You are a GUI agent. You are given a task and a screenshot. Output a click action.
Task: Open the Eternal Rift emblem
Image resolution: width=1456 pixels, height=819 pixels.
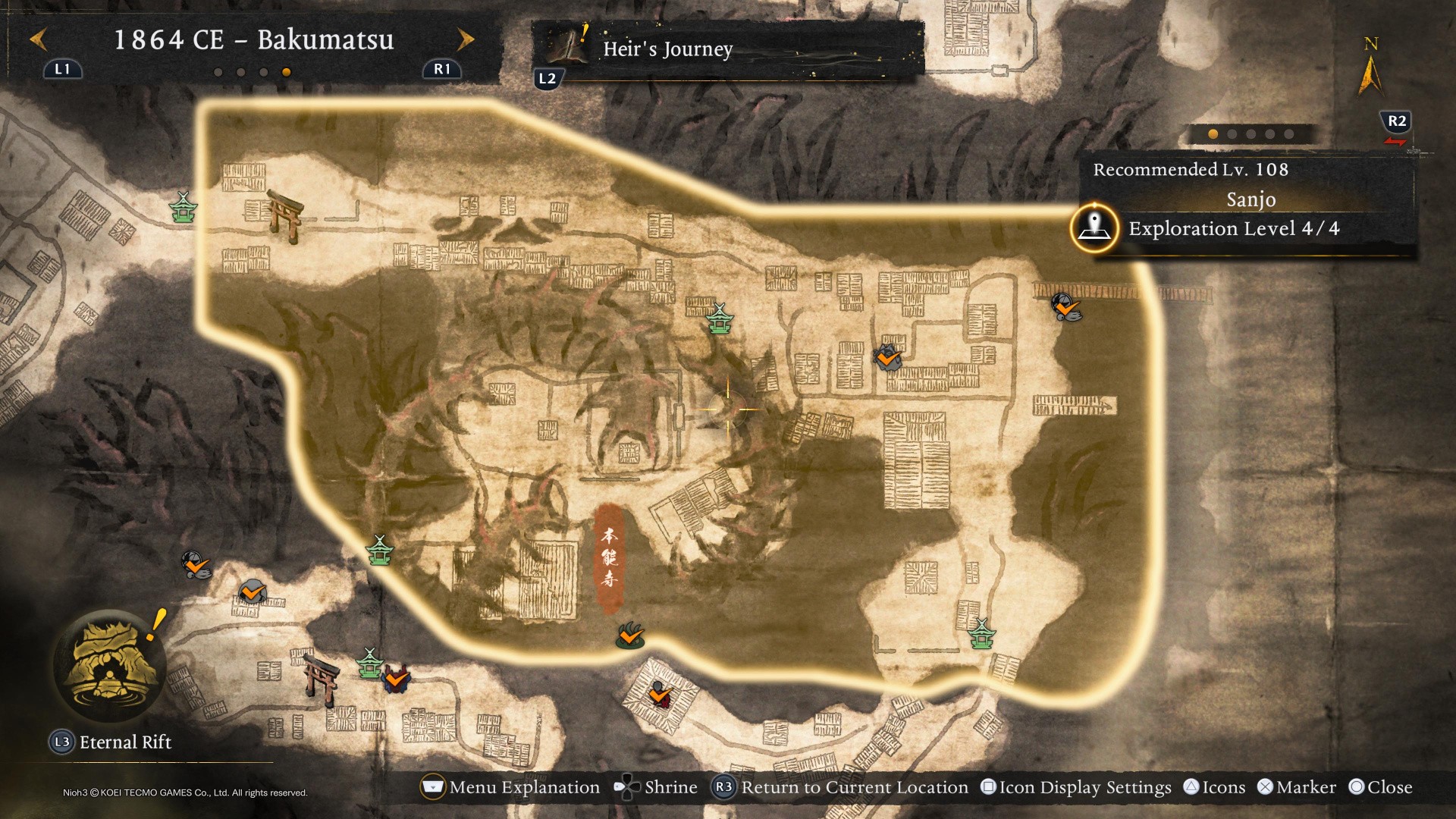tap(111, 667)
